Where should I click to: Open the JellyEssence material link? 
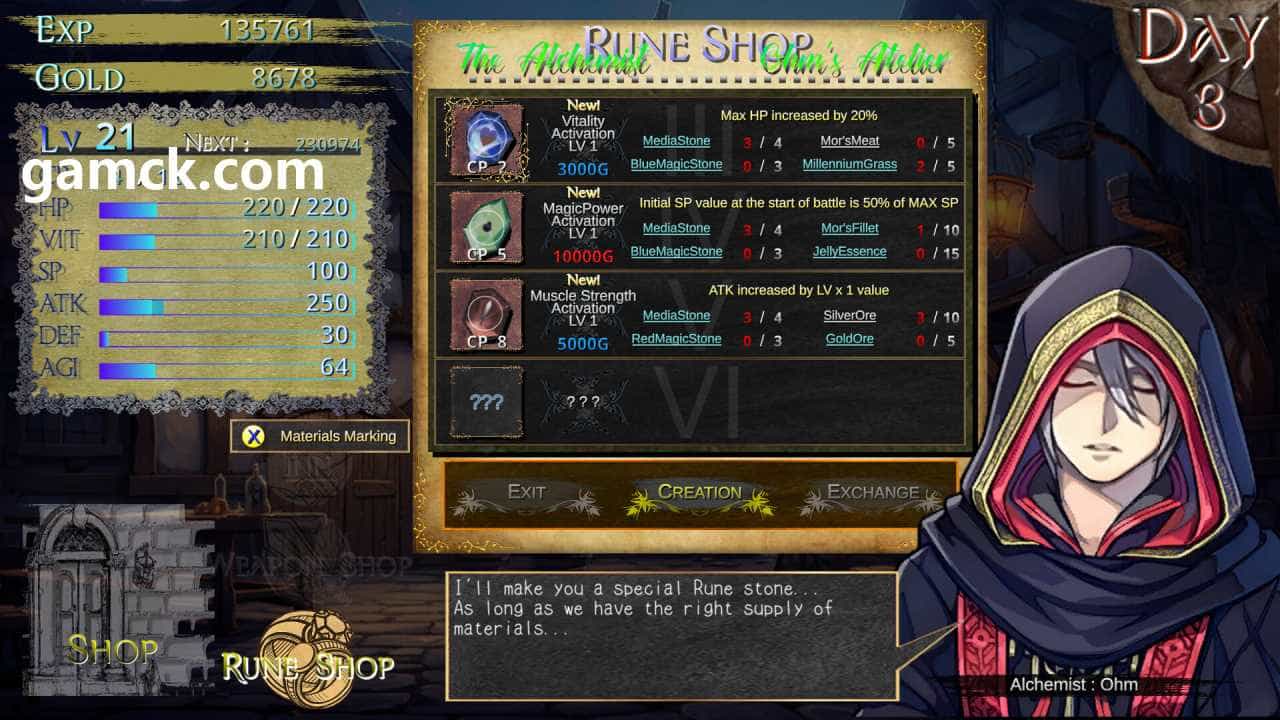tap(850, 252)
